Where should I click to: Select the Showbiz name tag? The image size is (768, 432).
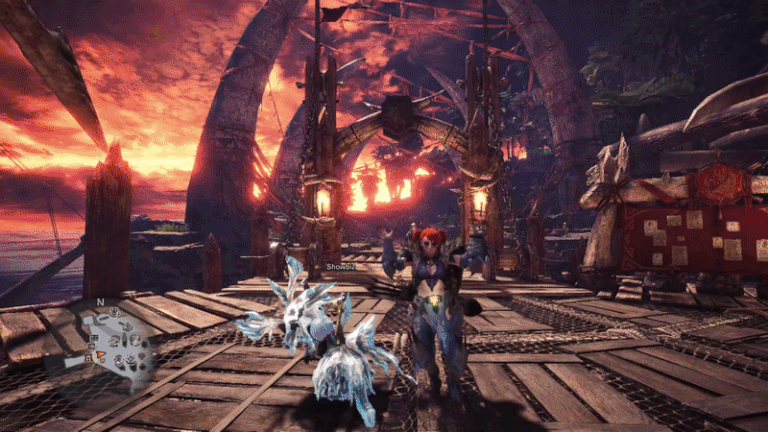click(341, 266)
